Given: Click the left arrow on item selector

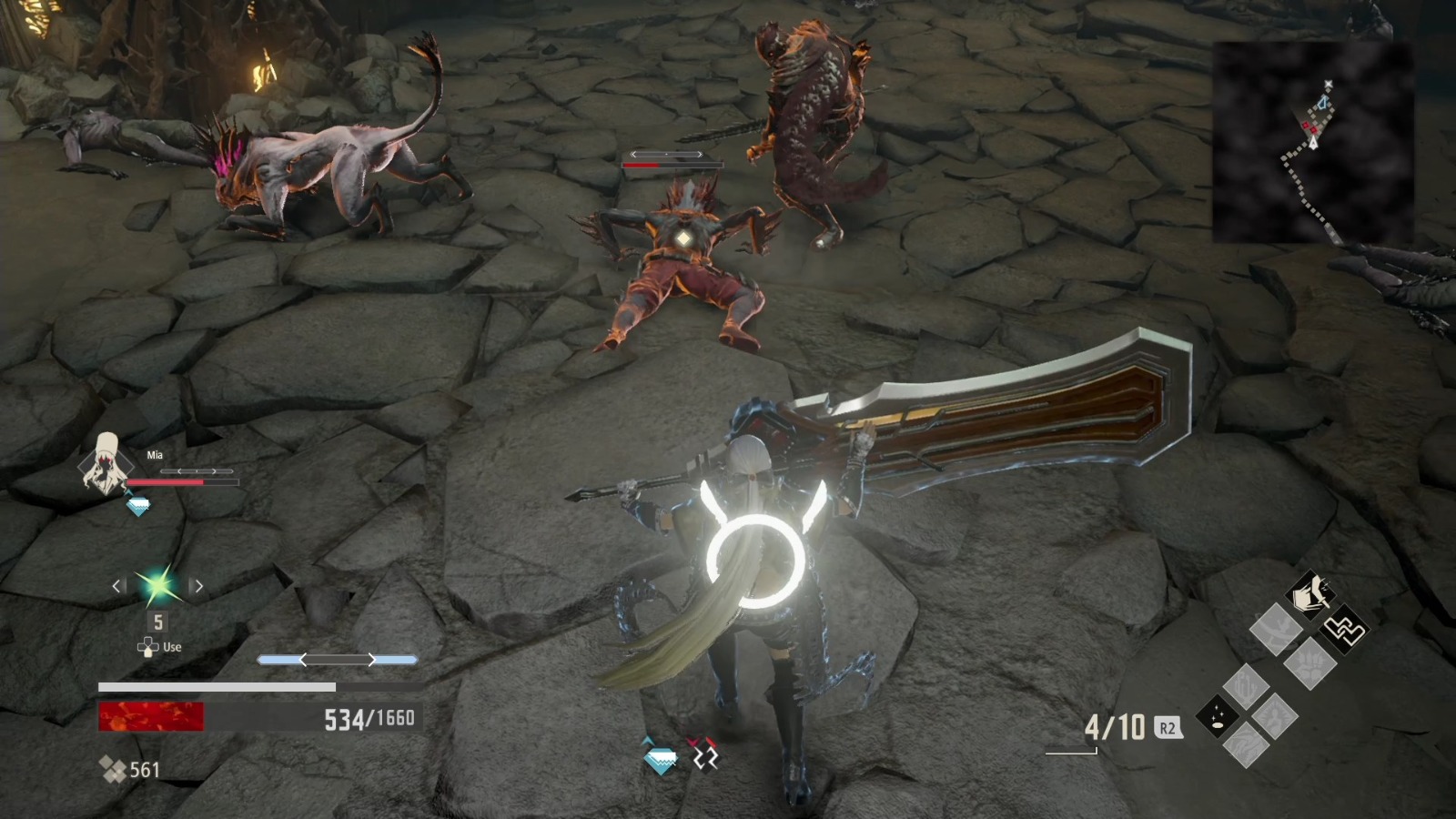Looking at the screenshot, I should pos(118,585).
